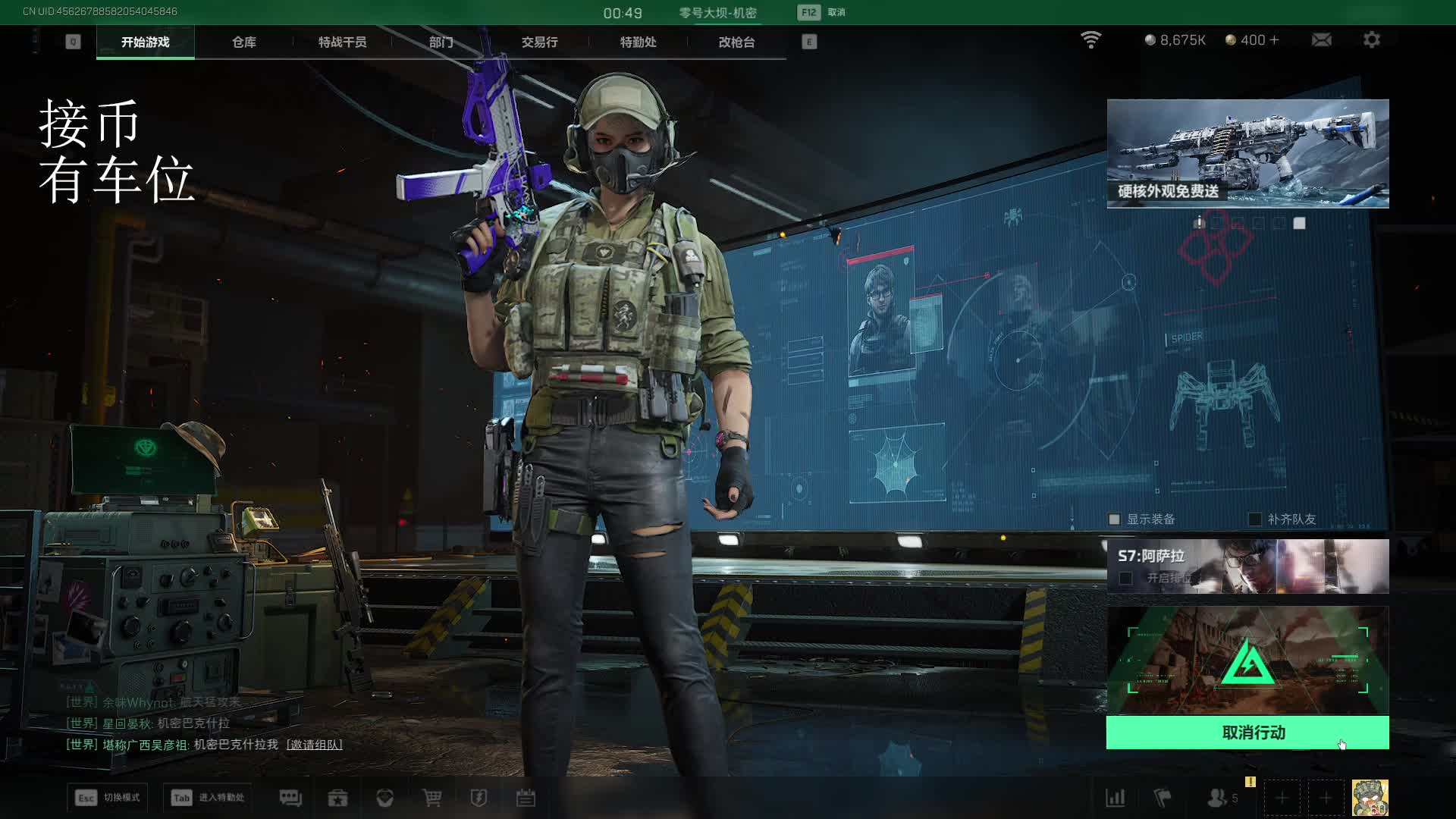This screenshot has height=819, width=1456.
Task: Click the [邀请组队] link in chat
Action: pos(314,745)
